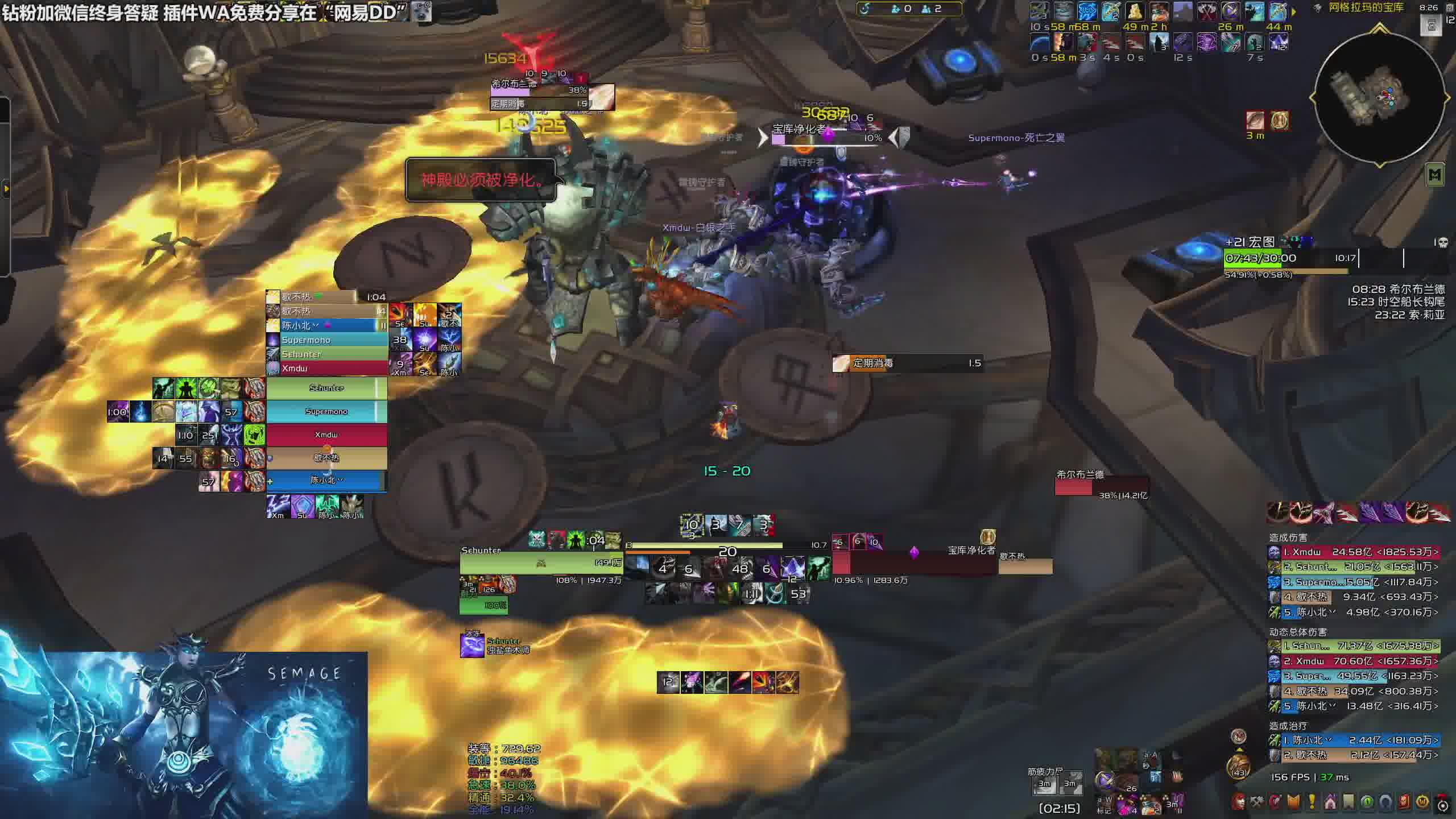
Task: Open 陈小北's row in the healing meter
Action: [1354, 741]
